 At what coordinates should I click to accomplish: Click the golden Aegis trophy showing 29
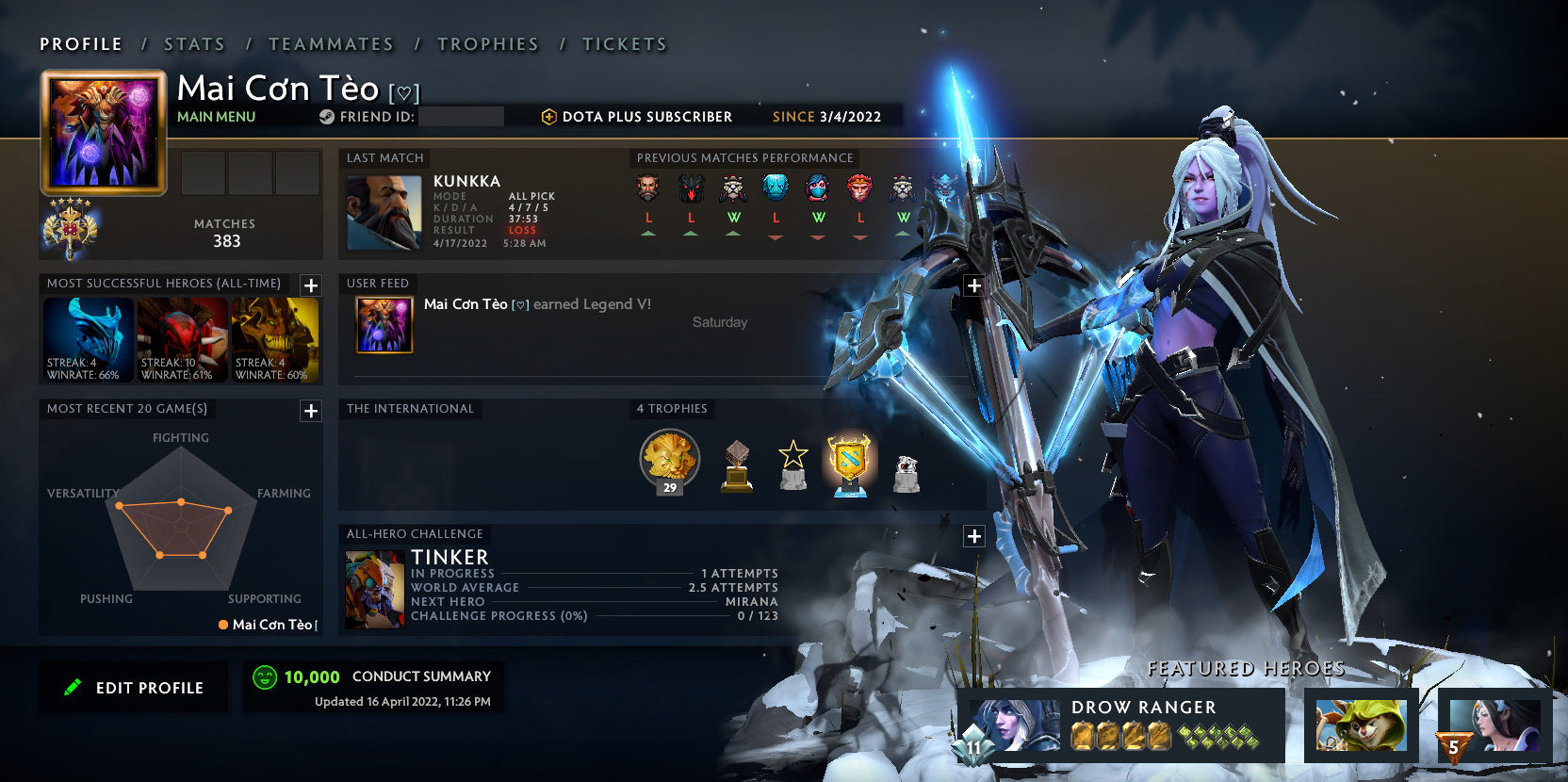pos(669,461)
